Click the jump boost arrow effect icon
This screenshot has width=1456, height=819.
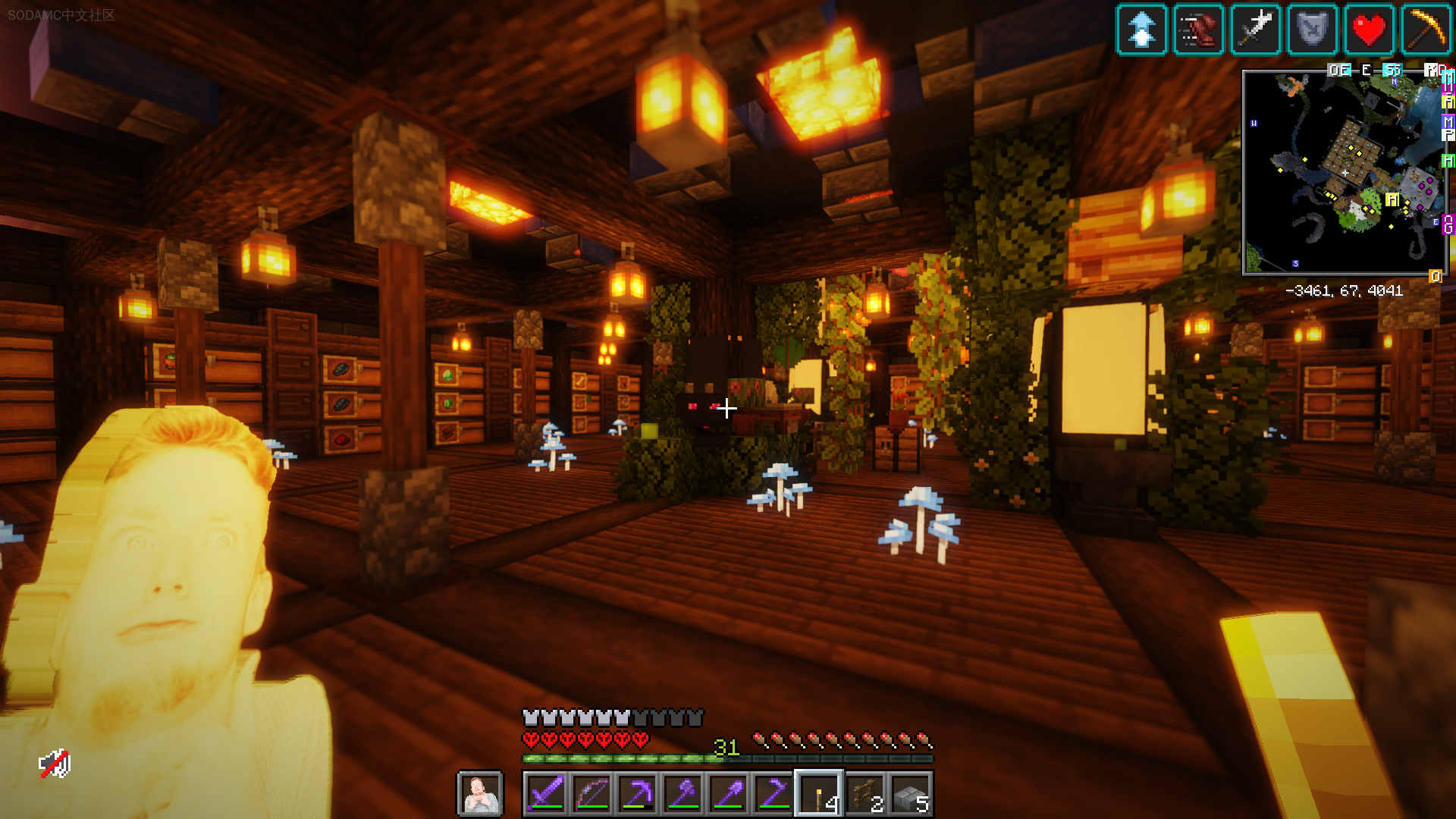coord(1141,30)
